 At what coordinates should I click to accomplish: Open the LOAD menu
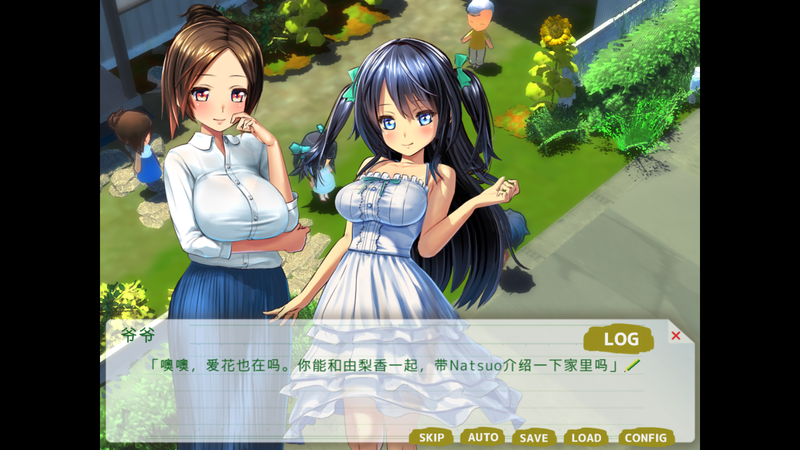(586, 437)
